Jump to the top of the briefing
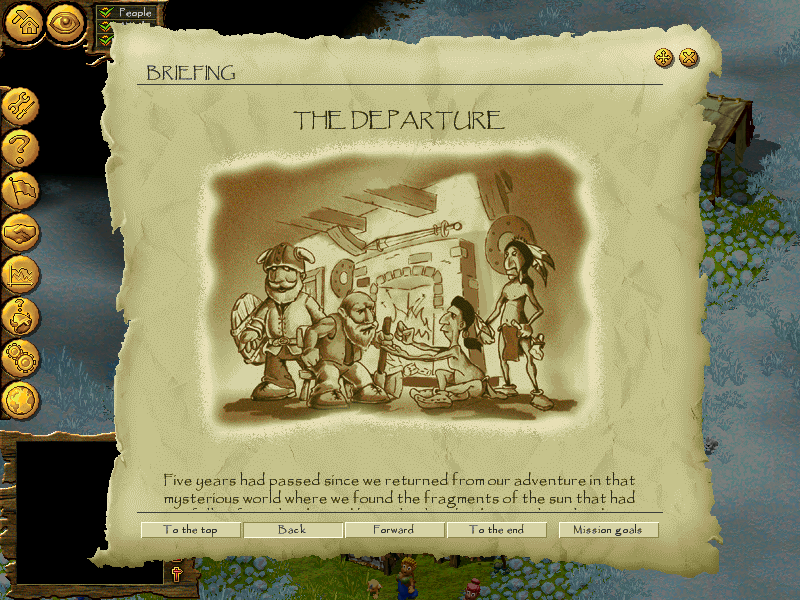The image size is (800, 600). [x=190, y=530]
